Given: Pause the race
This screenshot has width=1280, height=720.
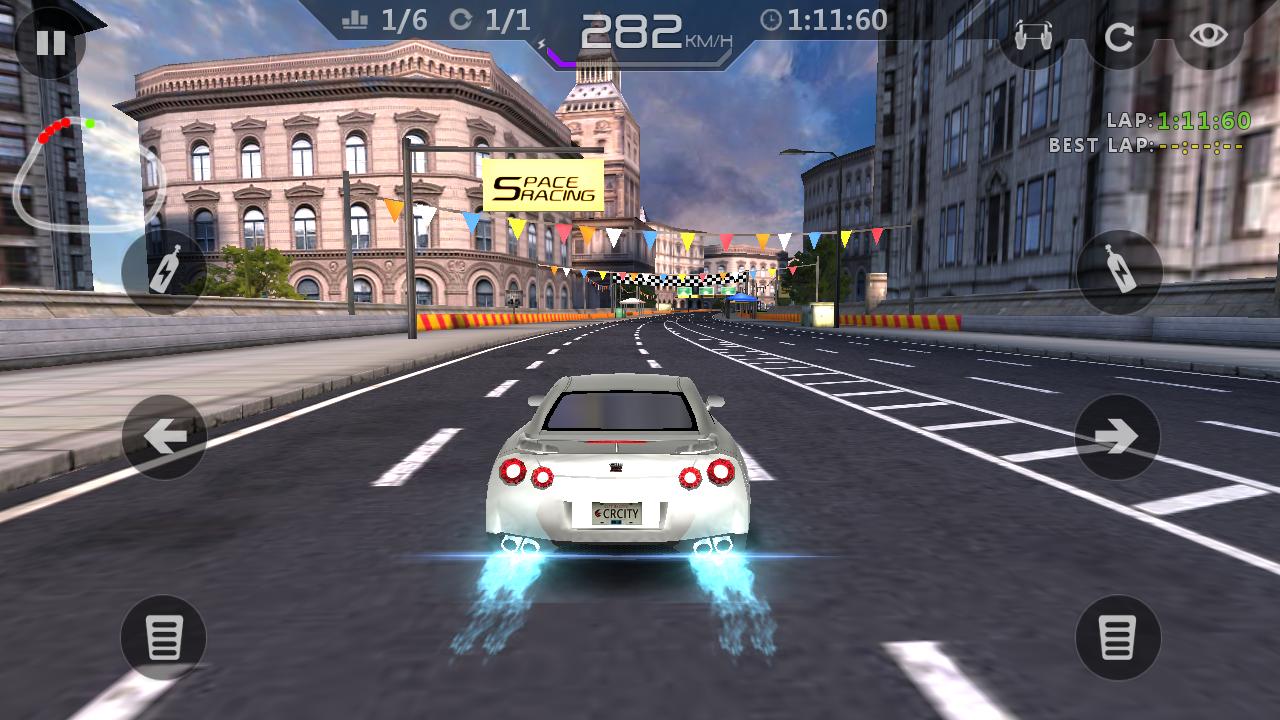Looking at the screenshot, I should pyautogui.click(x=53, y=42).
